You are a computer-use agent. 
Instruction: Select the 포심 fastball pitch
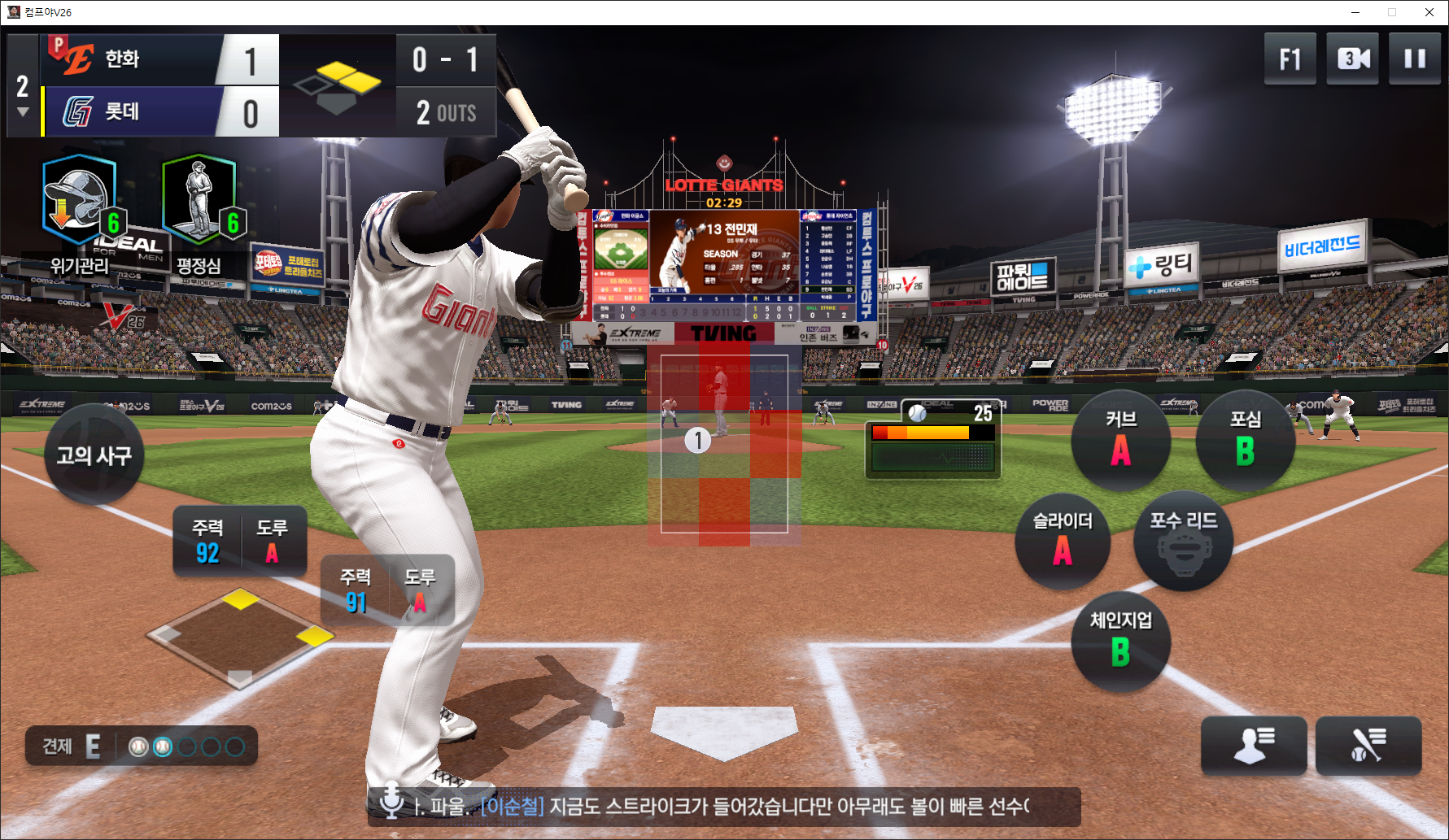tap(1245, 441)
